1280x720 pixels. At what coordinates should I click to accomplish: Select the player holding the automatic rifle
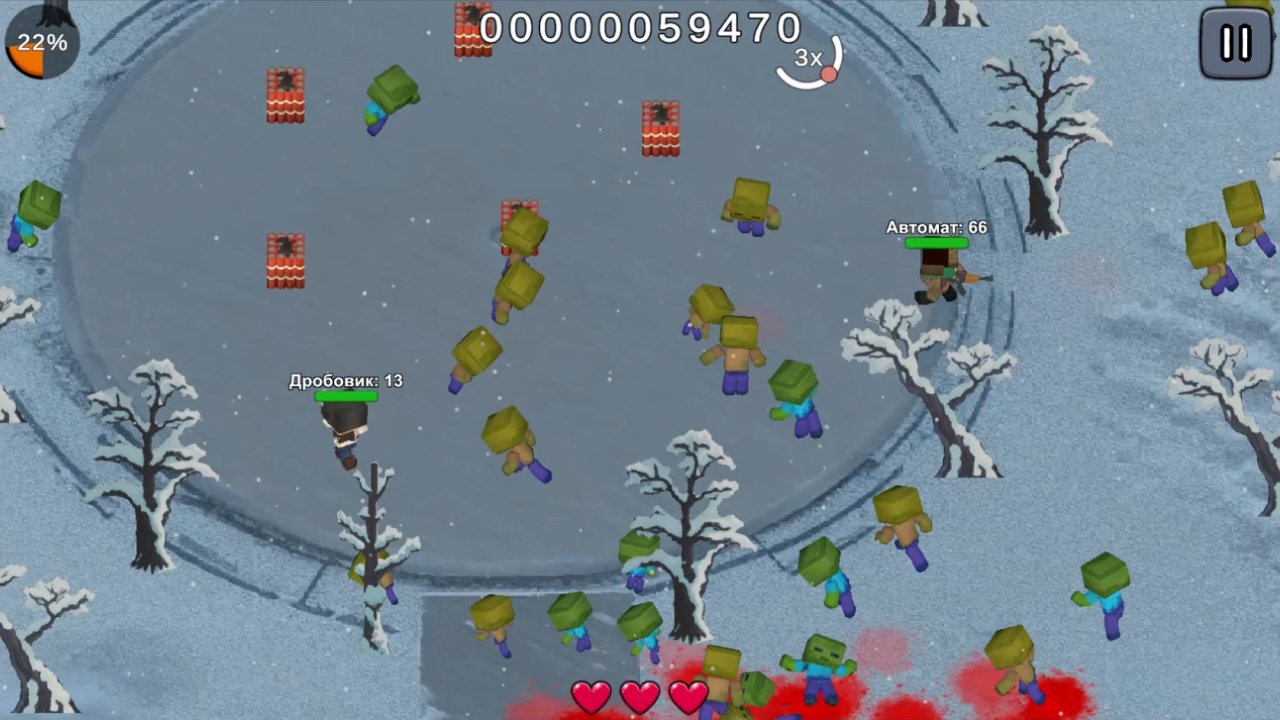point(938,275)
